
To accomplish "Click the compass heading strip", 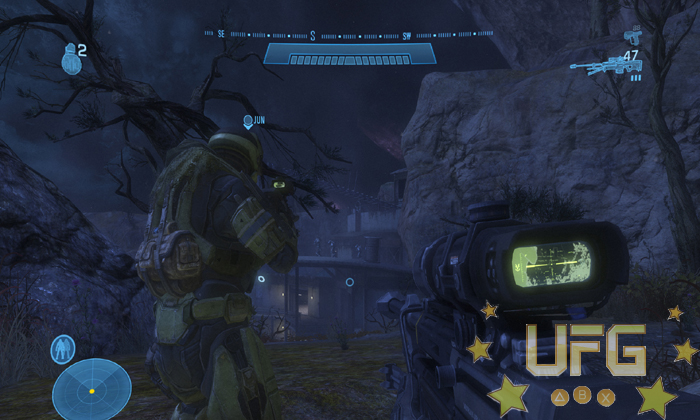I will (x=350, y=35).
